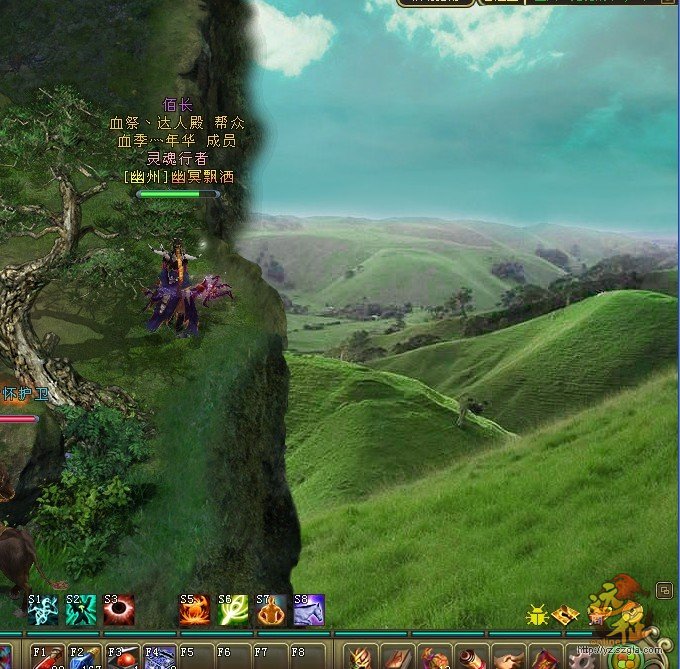
Task: Open the golden diamond sword-emblem icon
Action: pos(565,614)
